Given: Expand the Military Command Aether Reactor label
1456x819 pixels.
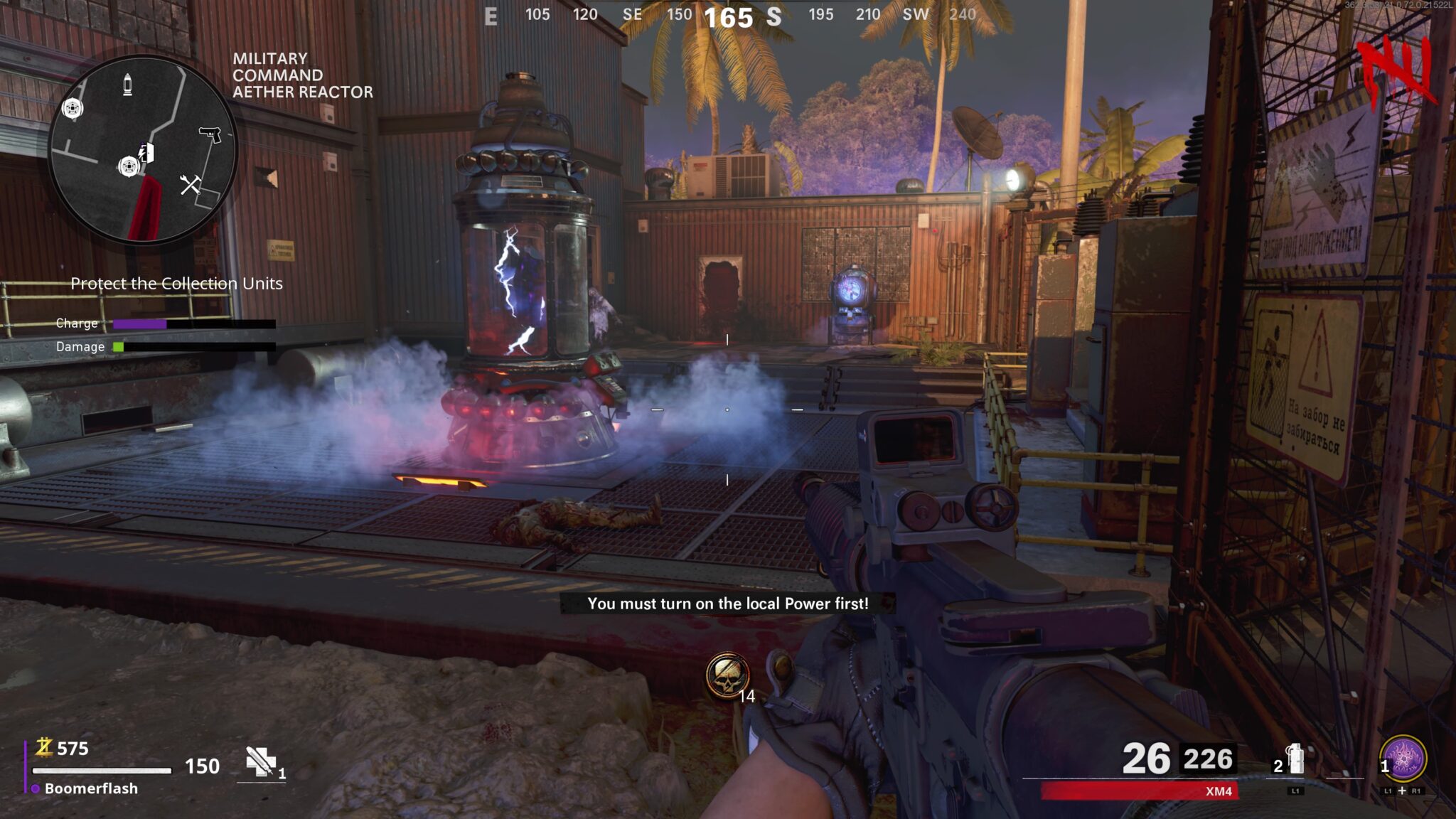Looking at the screenshot, I should 301,74.
